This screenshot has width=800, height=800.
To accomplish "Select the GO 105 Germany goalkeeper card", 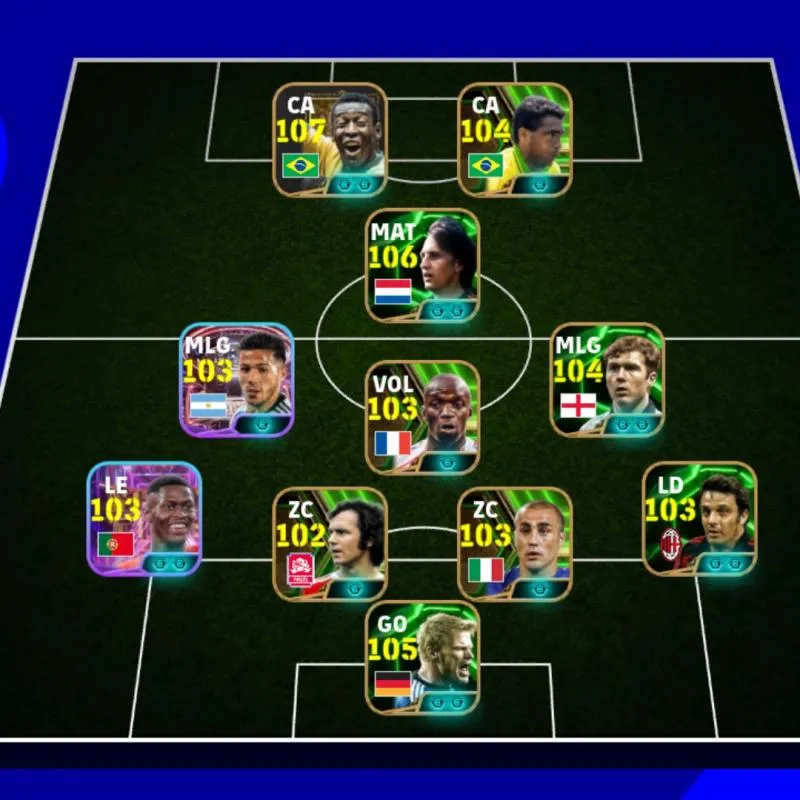I will (422, 658).
